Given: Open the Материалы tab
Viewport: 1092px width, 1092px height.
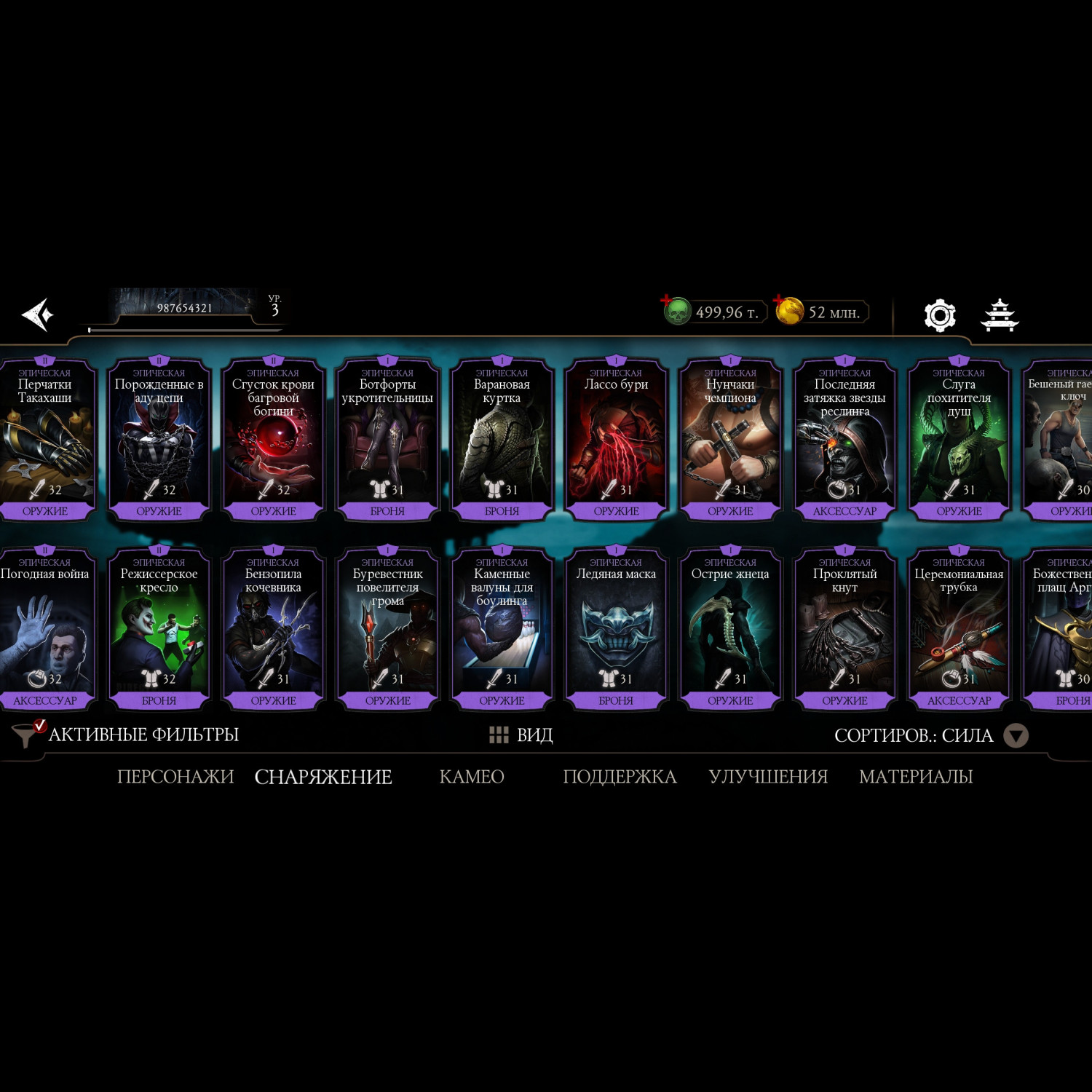Looking at the screenshot, I should tap(916, 777).
